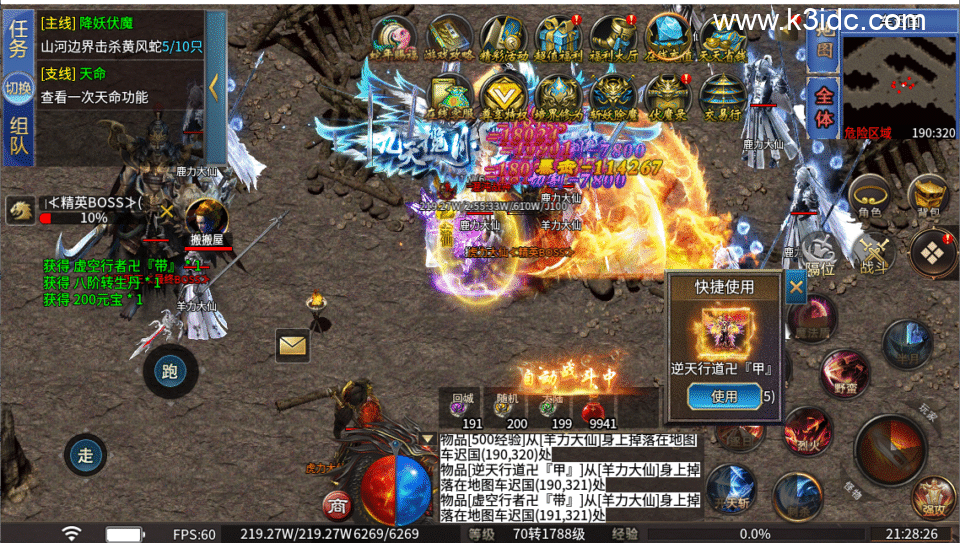Switch to the 组队 team tab
The height and width of the screenshot is (543, 960).
(x=19, y=140)
